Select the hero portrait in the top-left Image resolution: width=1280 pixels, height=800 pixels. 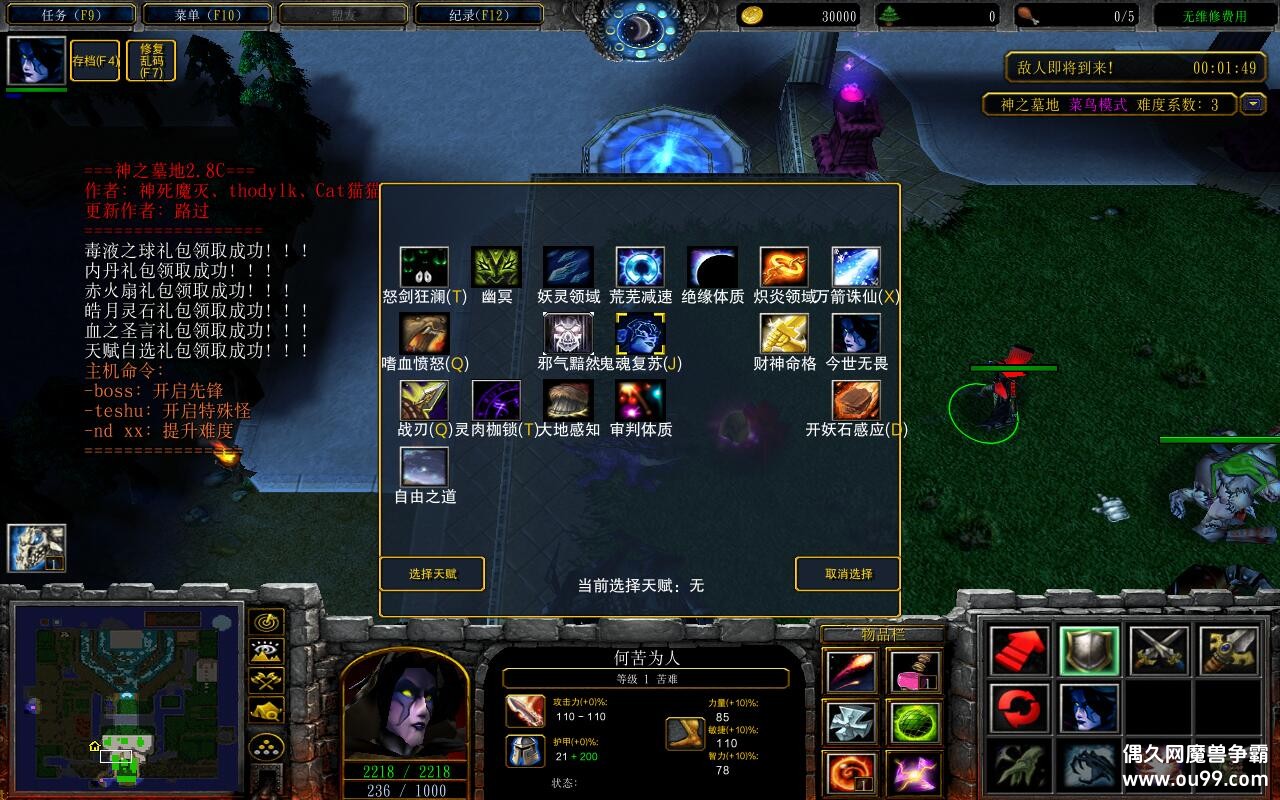coord(36,61)
